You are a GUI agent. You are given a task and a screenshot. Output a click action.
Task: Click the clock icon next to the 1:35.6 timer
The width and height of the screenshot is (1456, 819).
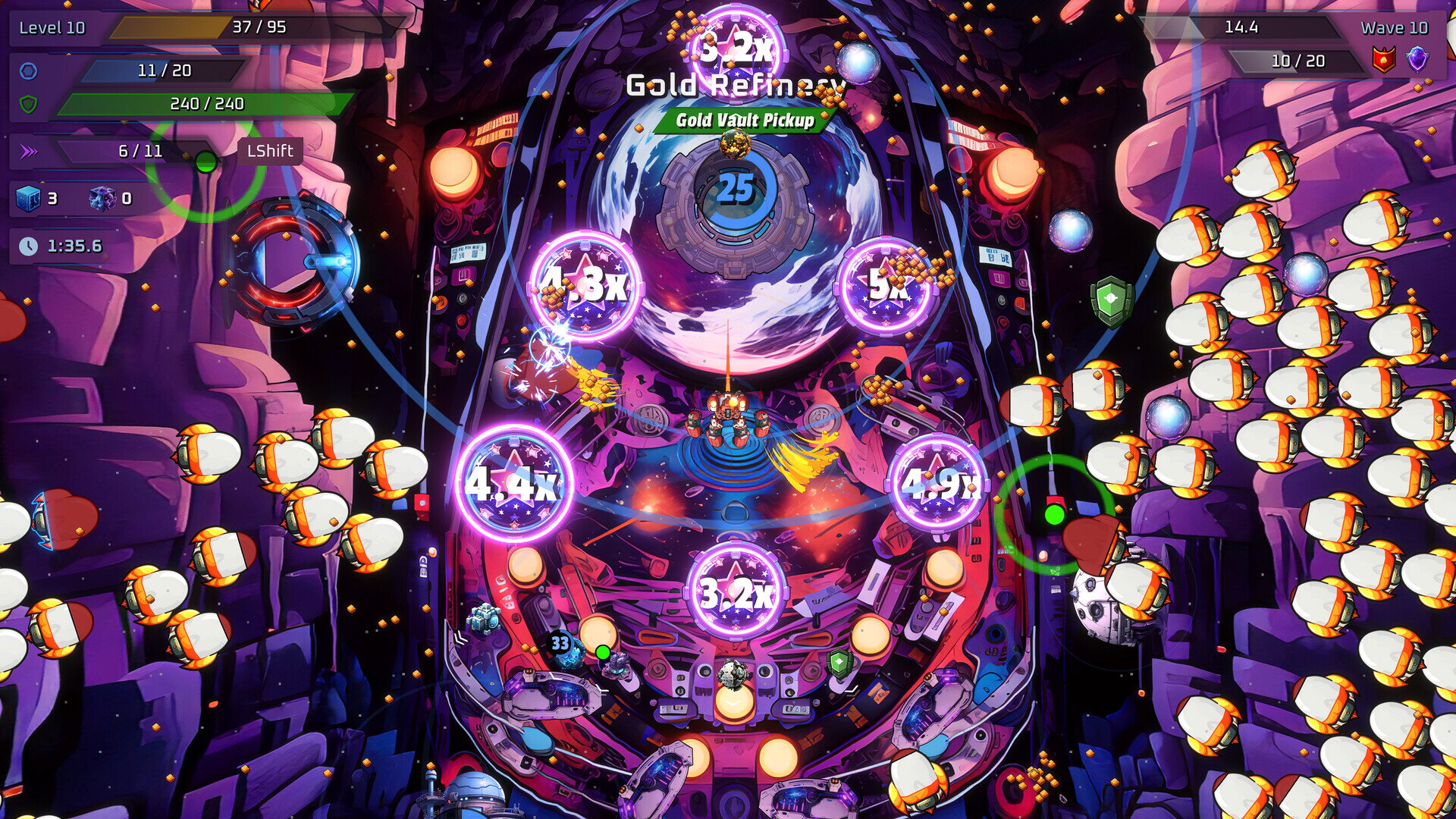(x=27, y=246)
